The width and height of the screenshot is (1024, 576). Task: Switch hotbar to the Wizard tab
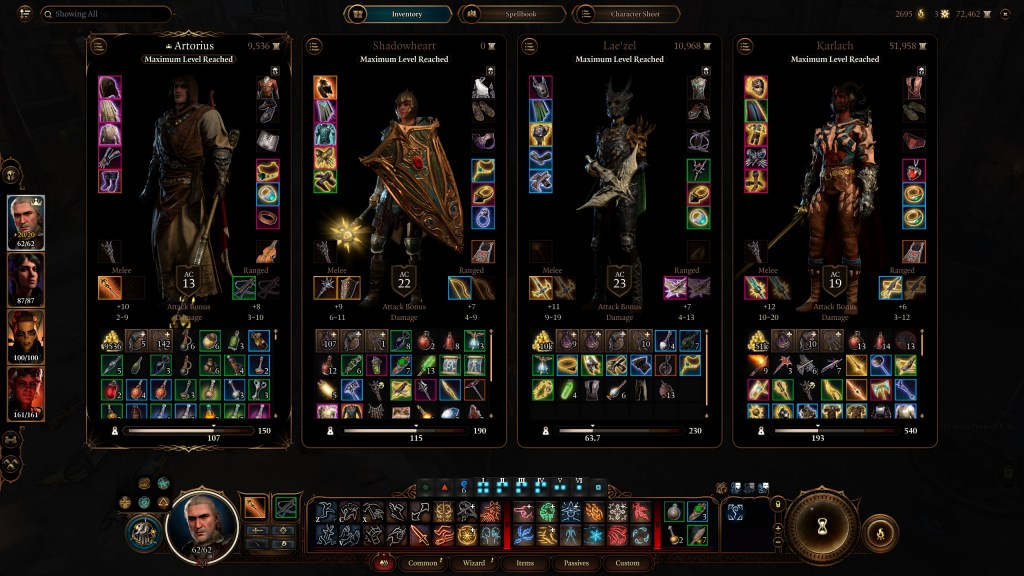[x=474, y=563]
